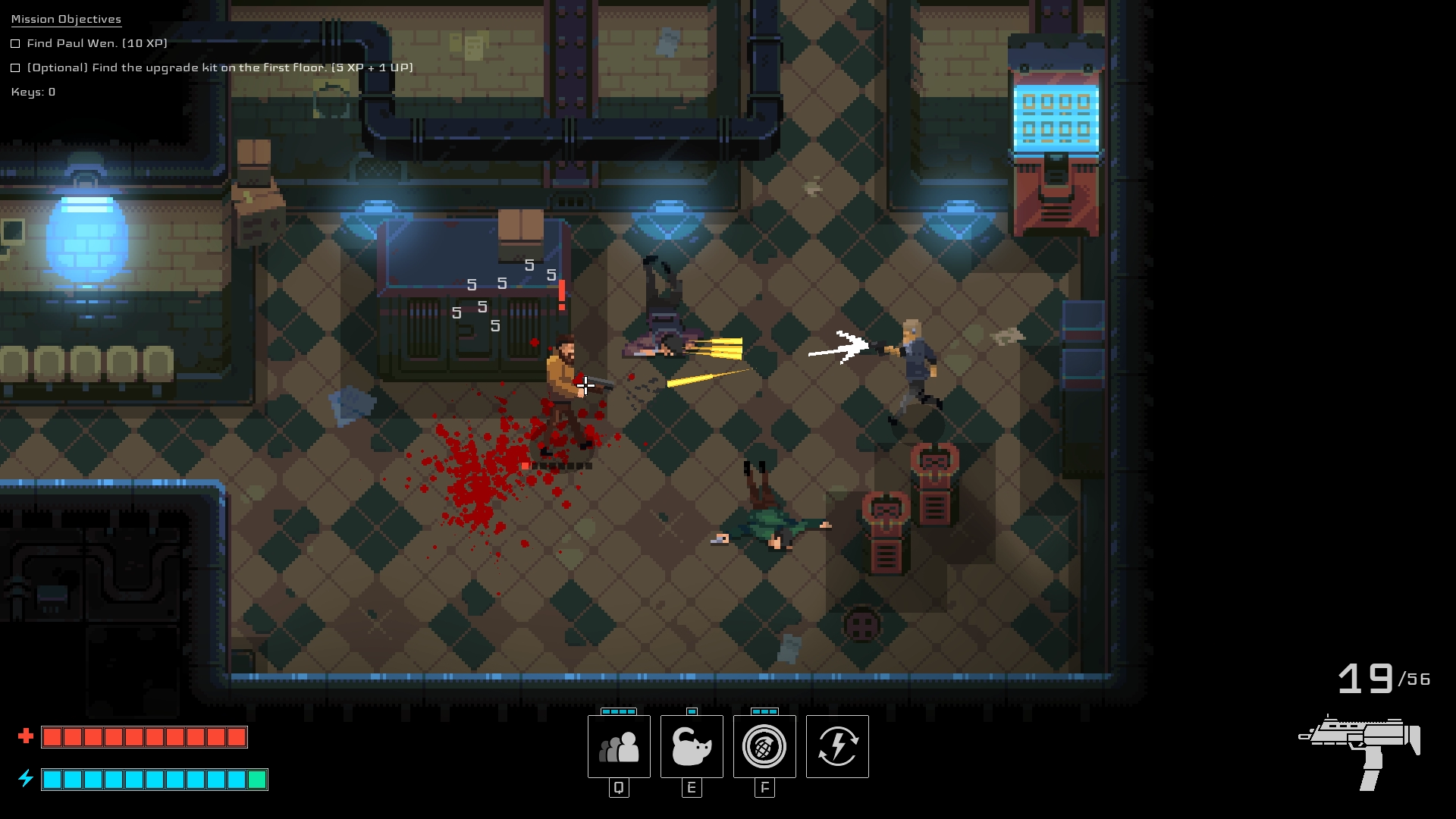1456x819 pixels.
Task: Activate the three-people clone ability
Action: pyautogui.click(x=619, y=747)
